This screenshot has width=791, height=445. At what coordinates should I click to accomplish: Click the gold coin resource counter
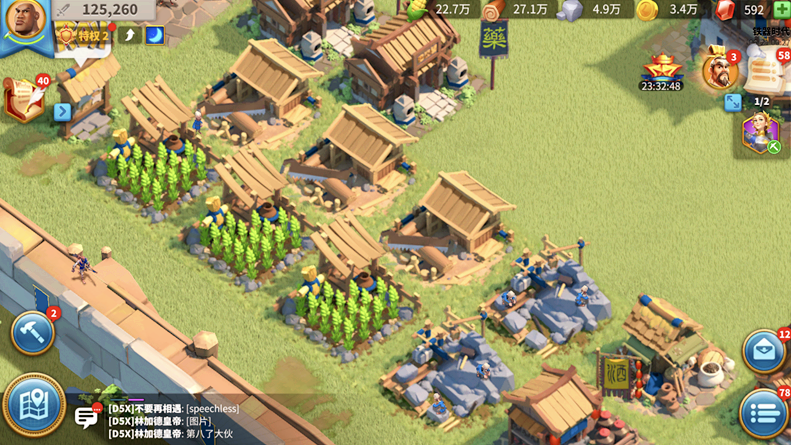pos(672,10)
